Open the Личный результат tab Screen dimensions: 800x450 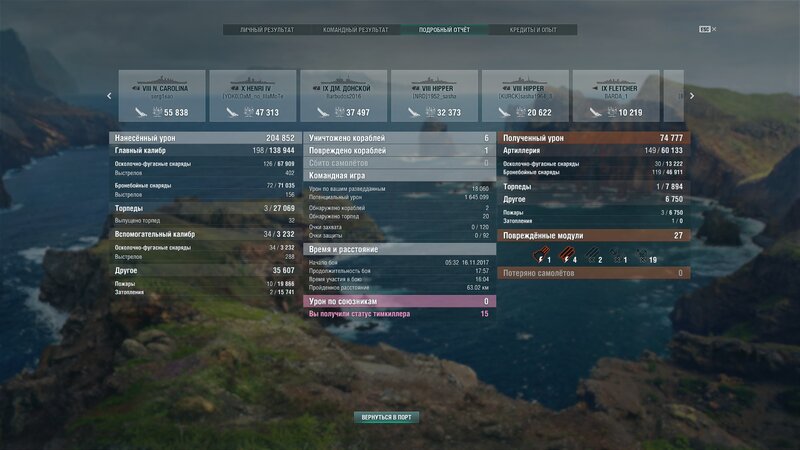tap(267, 30)
